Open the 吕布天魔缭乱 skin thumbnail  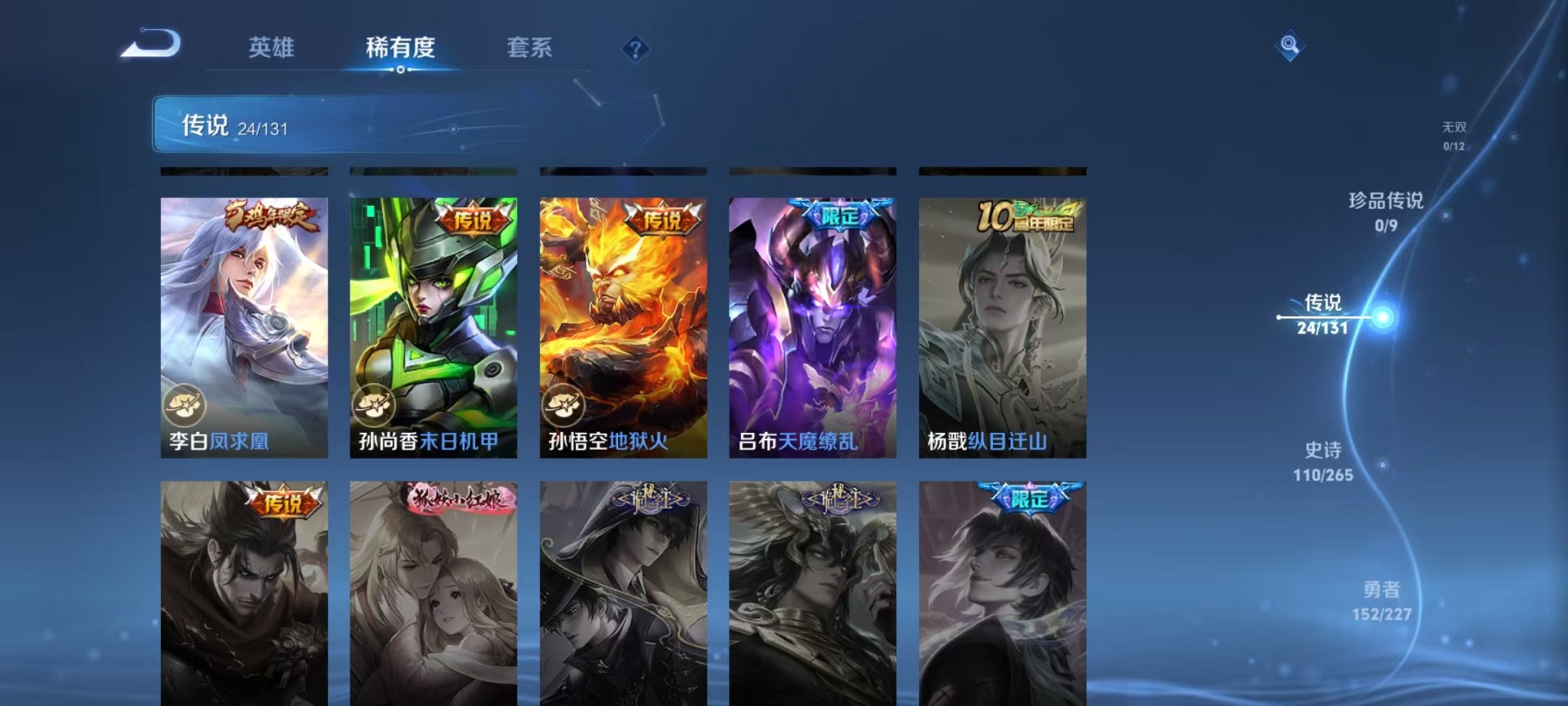click(812, 323)
